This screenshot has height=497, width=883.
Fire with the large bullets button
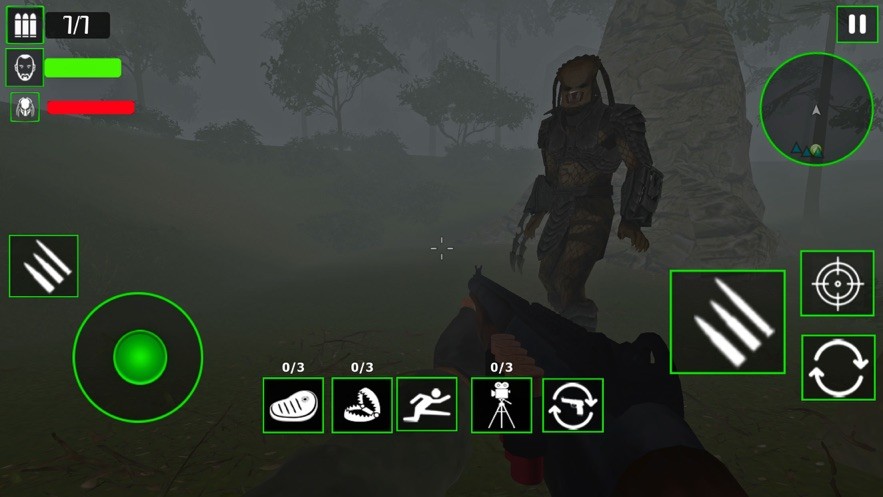[x=727, y=322]
